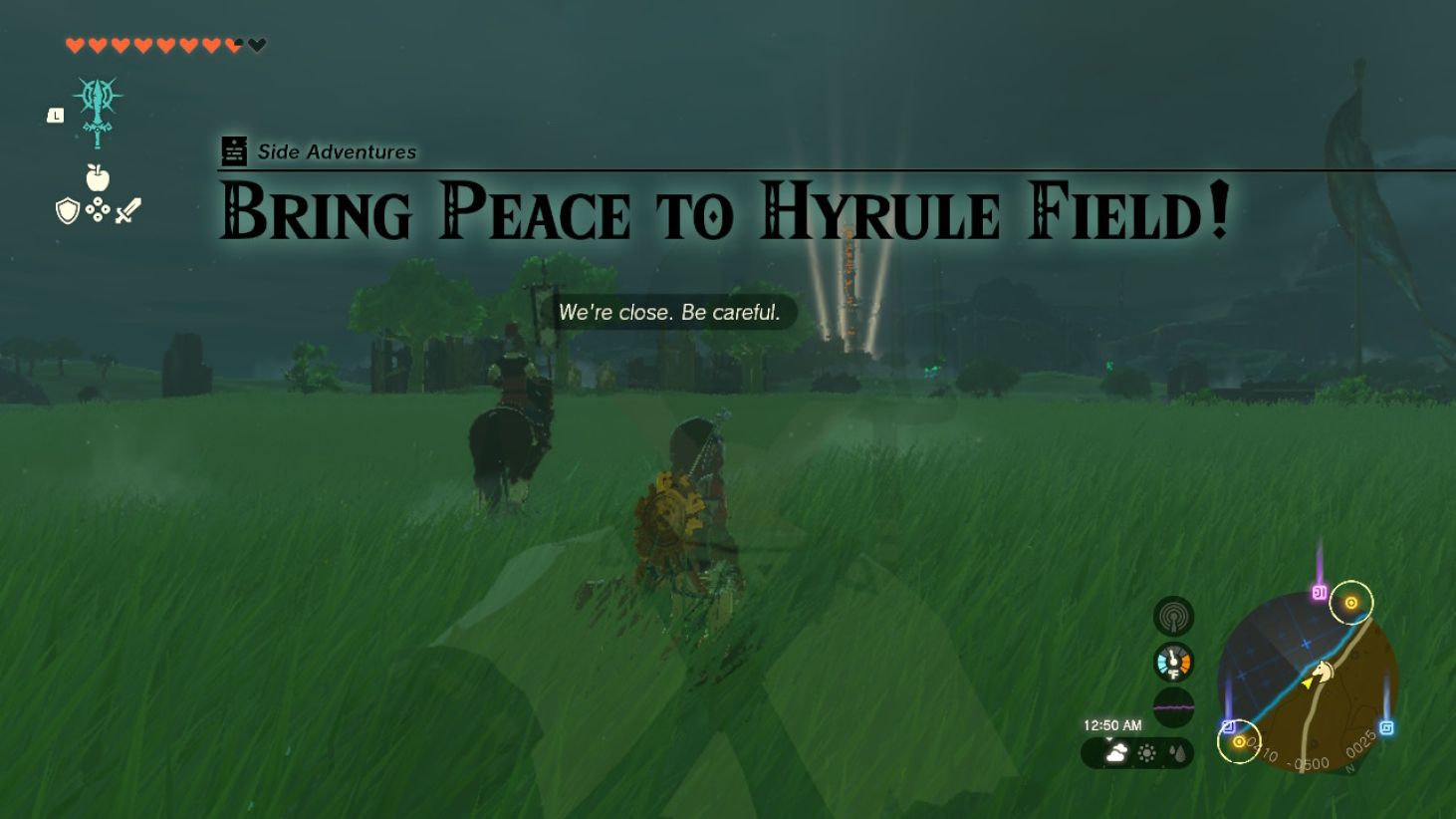Toggle the L button prompt badge
1456x819 pixels.
[55, 117]
